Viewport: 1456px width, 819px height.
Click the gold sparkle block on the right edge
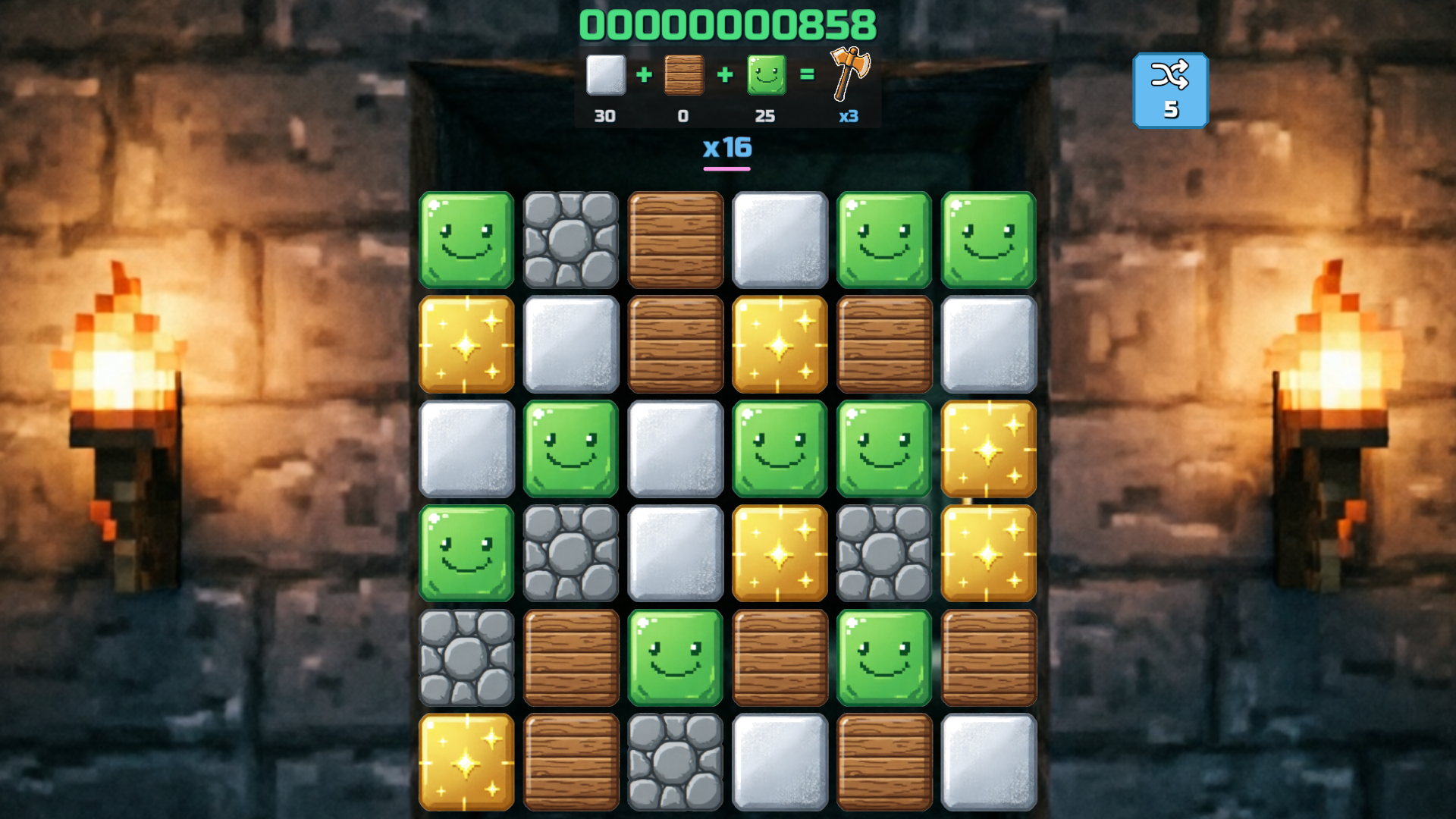[x=988, y=450]
